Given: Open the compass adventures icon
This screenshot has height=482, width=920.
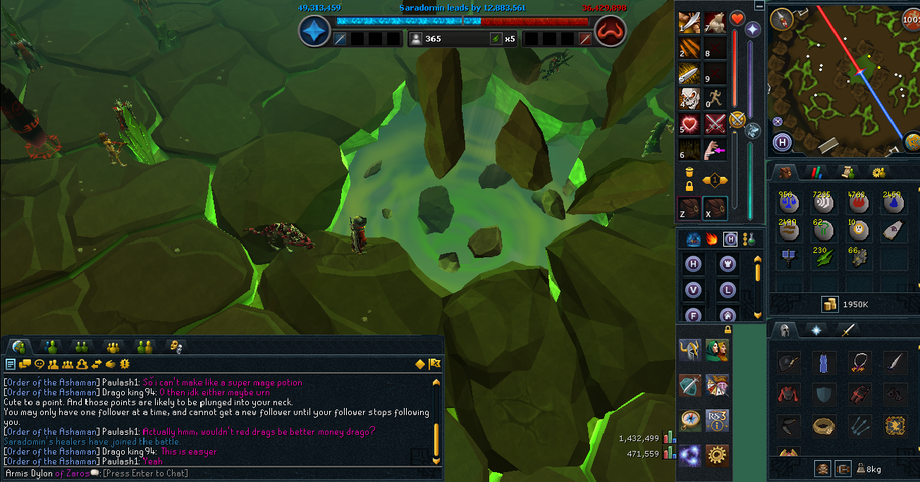Looking at the screenshot, I should pyautogui.click(x=689, y=420).
